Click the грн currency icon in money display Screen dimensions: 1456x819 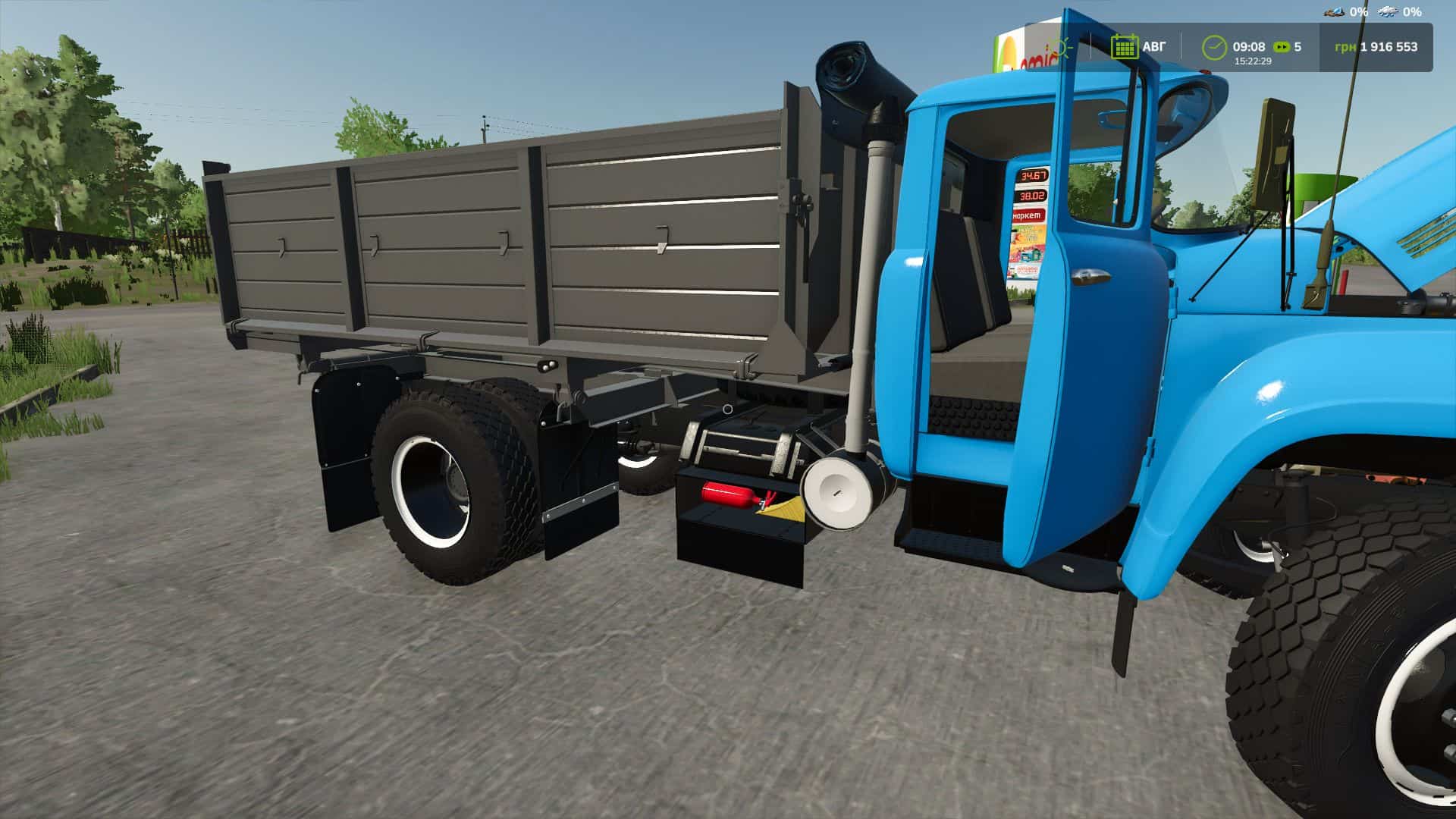point(1346,47)
